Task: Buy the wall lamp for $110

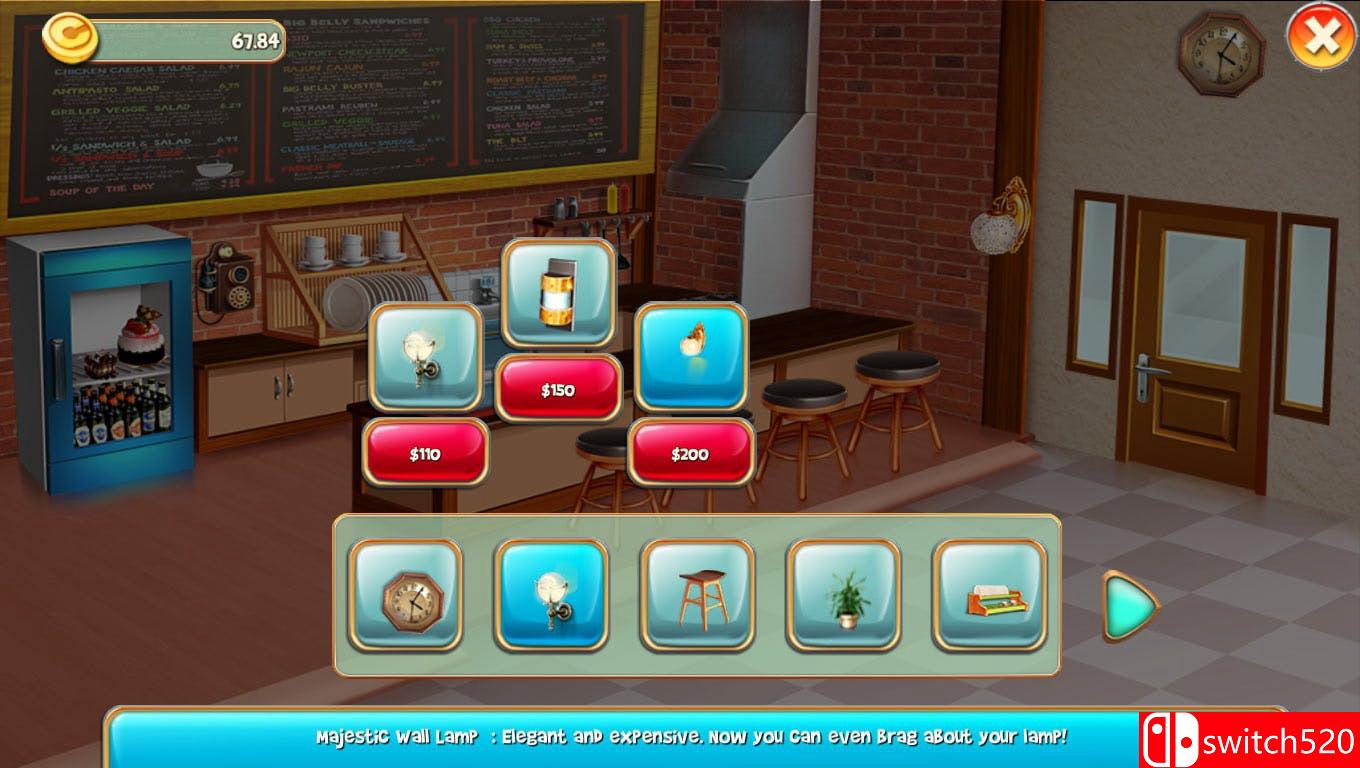Action: tap(425, 453)
